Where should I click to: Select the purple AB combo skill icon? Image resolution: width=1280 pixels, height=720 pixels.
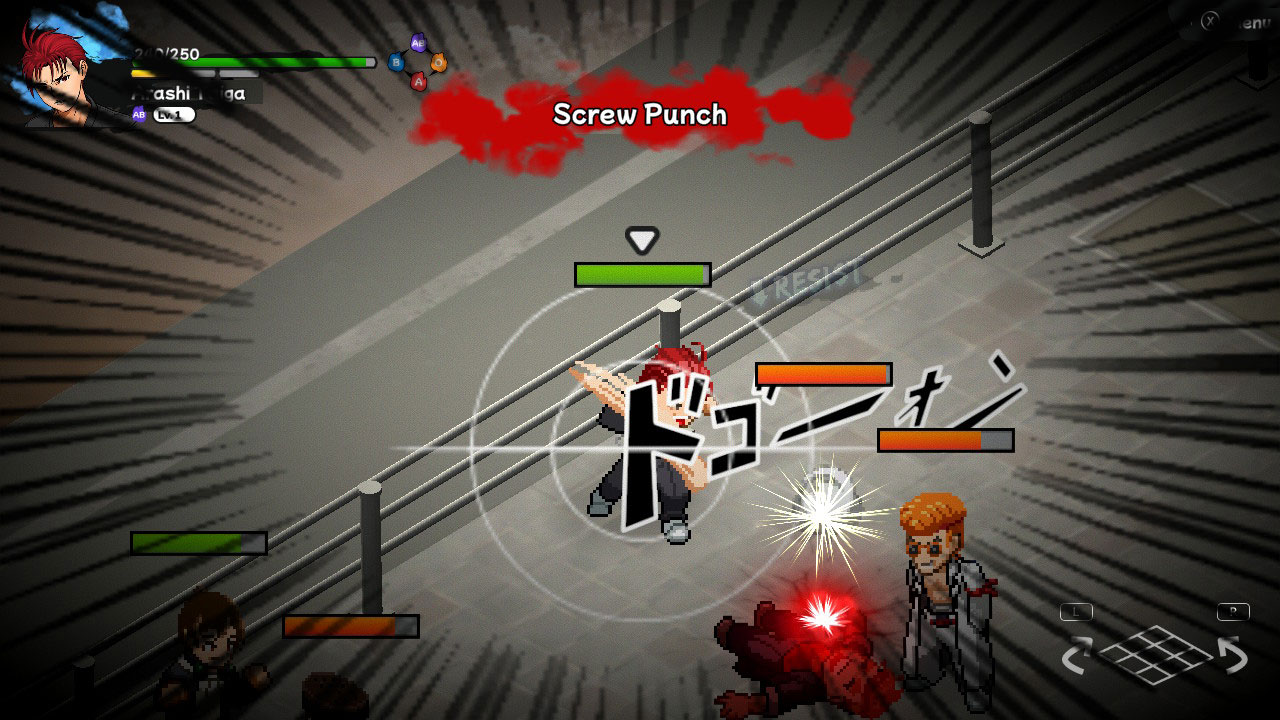click(418, 42)
